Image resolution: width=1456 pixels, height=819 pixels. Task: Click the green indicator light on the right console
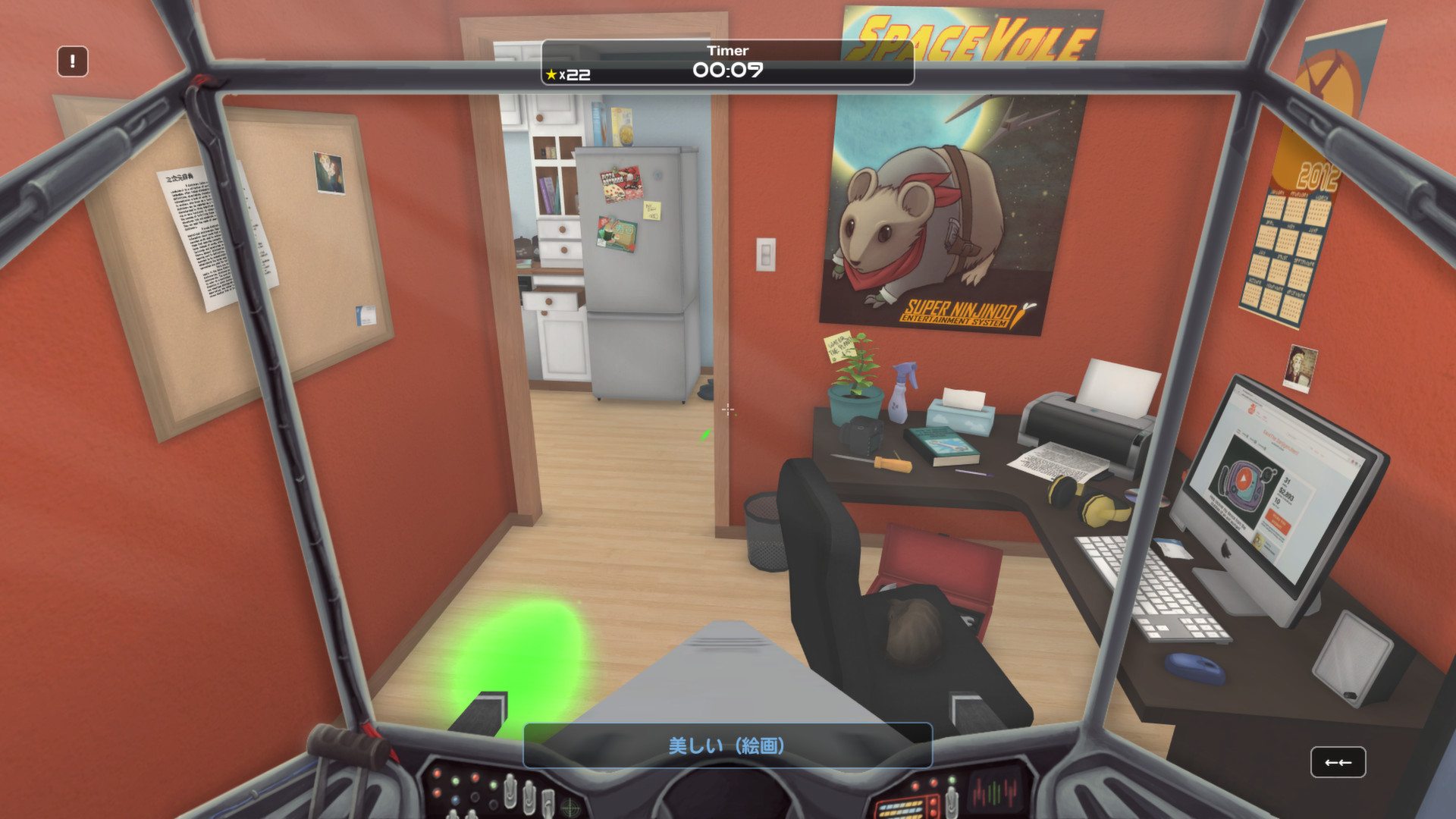coord(952,780)
